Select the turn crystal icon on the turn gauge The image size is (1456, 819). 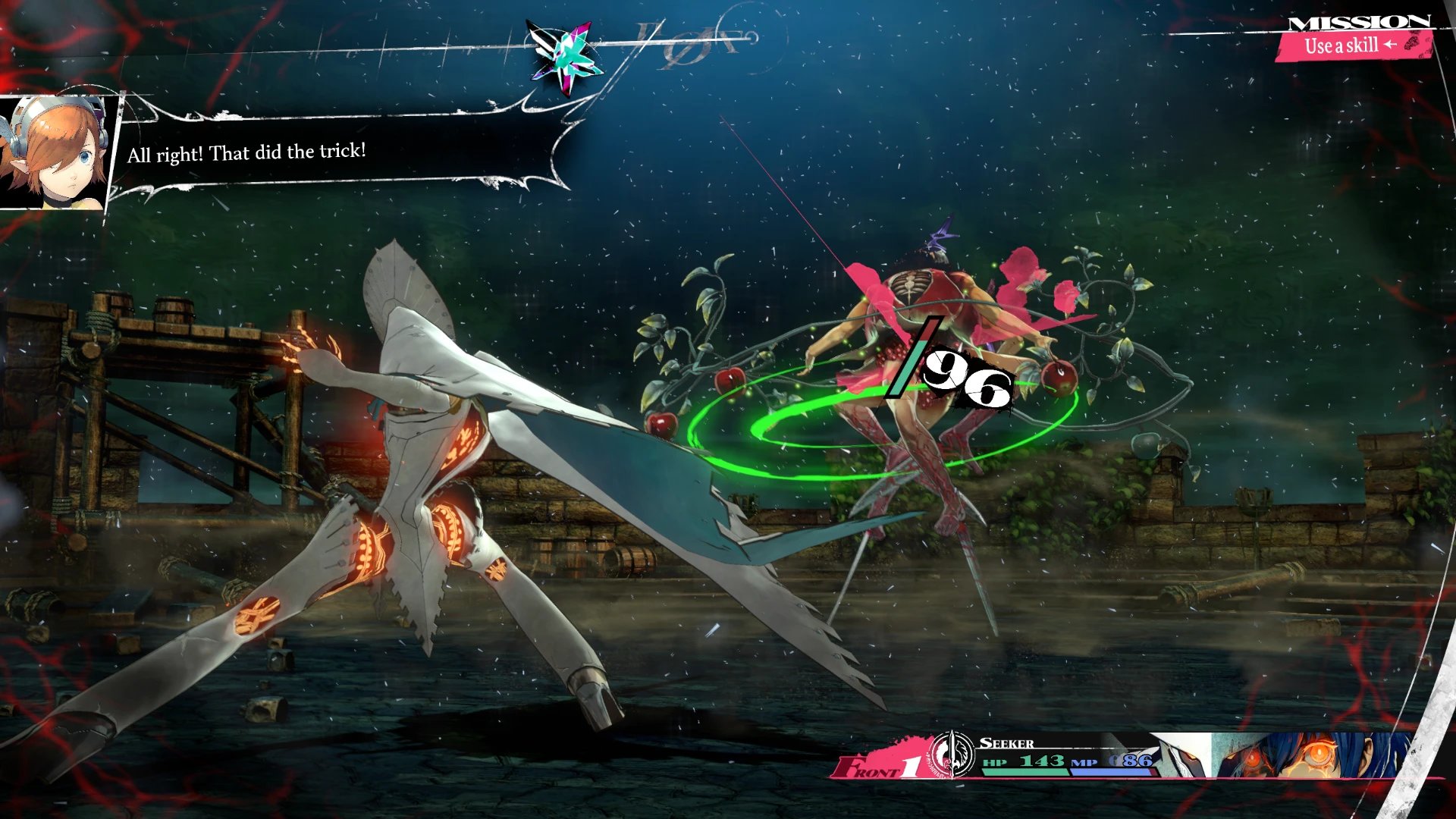pyautogui.click(x=566, y=55)
